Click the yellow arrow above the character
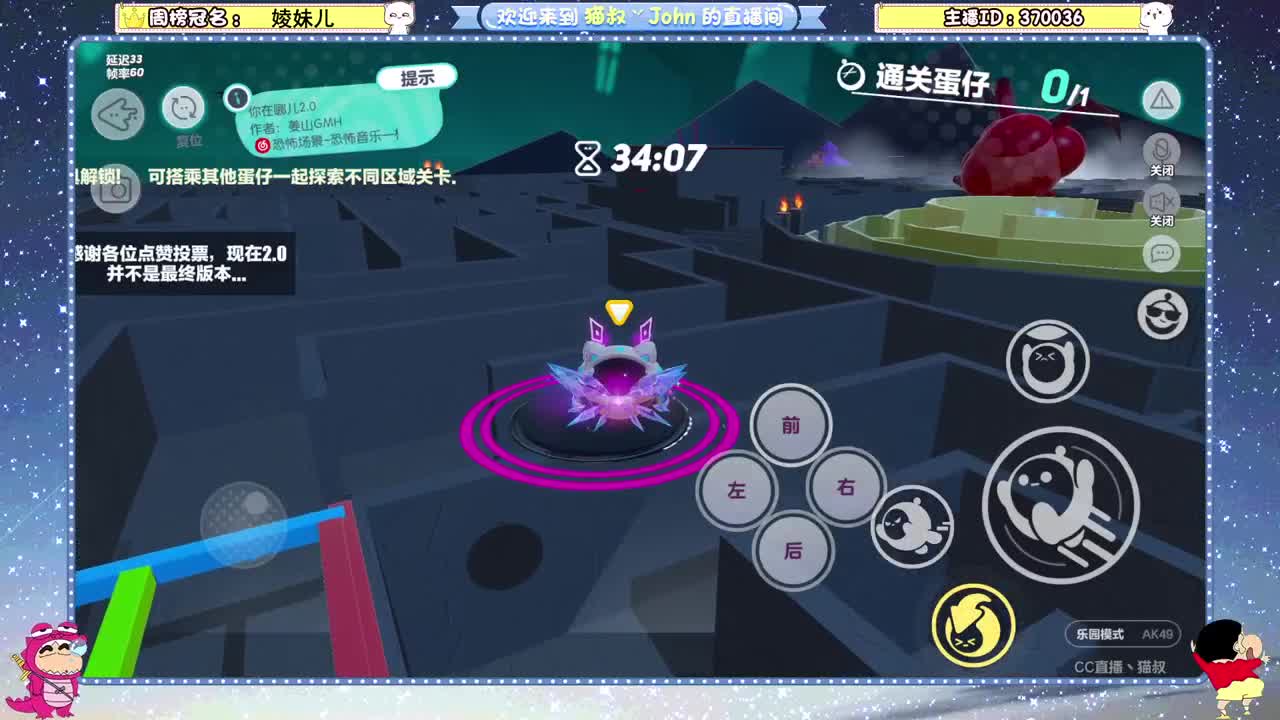This screenshot has width=1280, height=720. (x=618, y=310)
